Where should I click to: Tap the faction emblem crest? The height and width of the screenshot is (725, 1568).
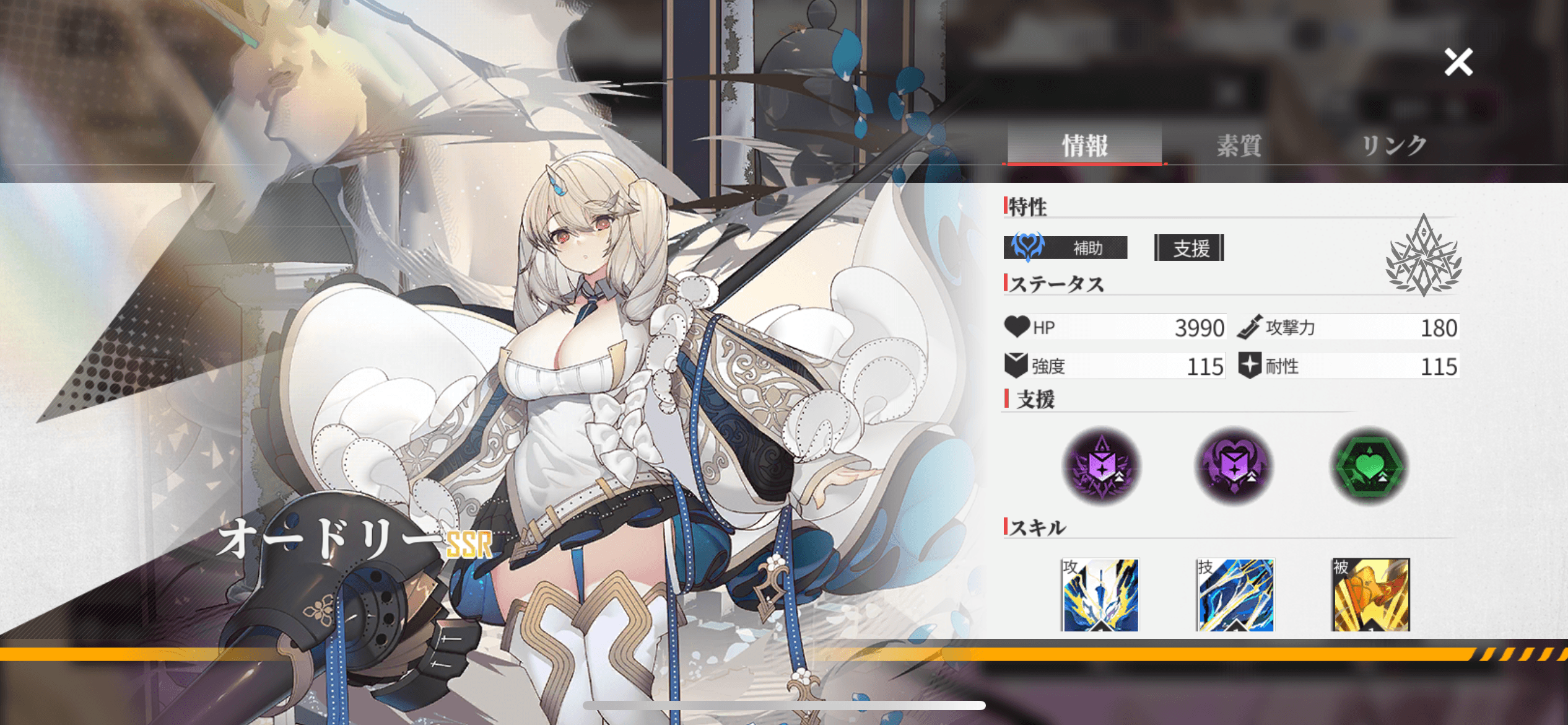(1424, 256)
